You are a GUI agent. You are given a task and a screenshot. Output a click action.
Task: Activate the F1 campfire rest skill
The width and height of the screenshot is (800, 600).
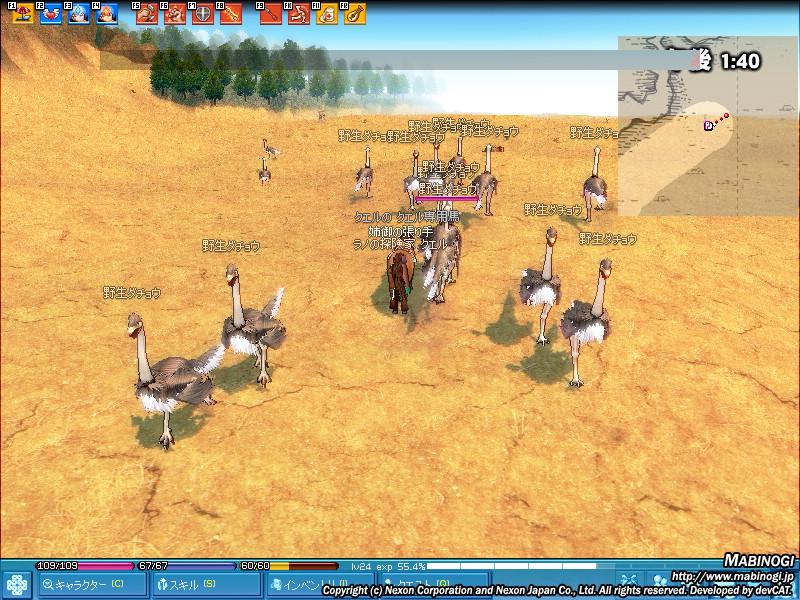pyautogui.click(x=23, y=14)
